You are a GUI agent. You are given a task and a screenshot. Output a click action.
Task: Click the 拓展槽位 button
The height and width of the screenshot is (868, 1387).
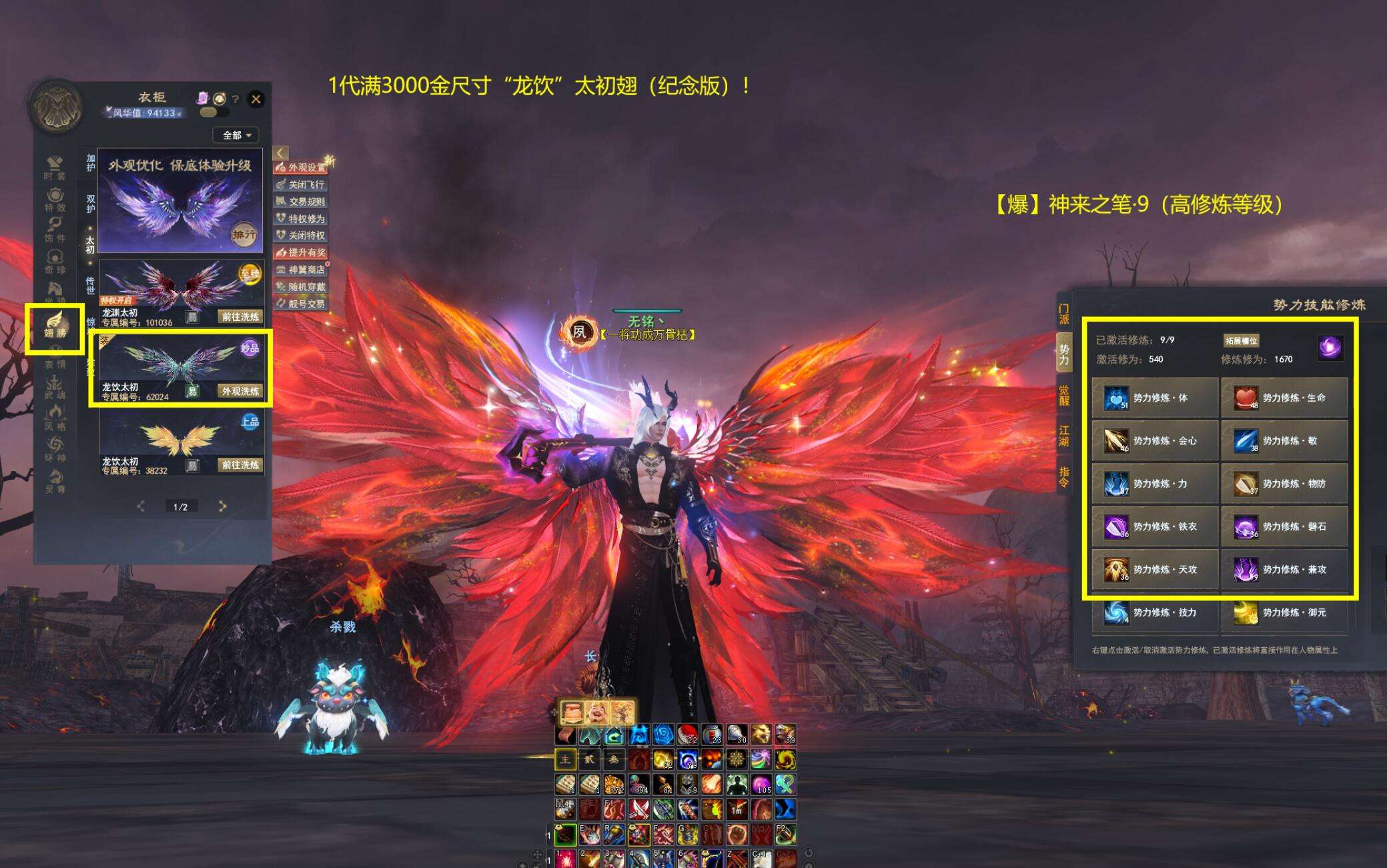[x=1241, y=341]
